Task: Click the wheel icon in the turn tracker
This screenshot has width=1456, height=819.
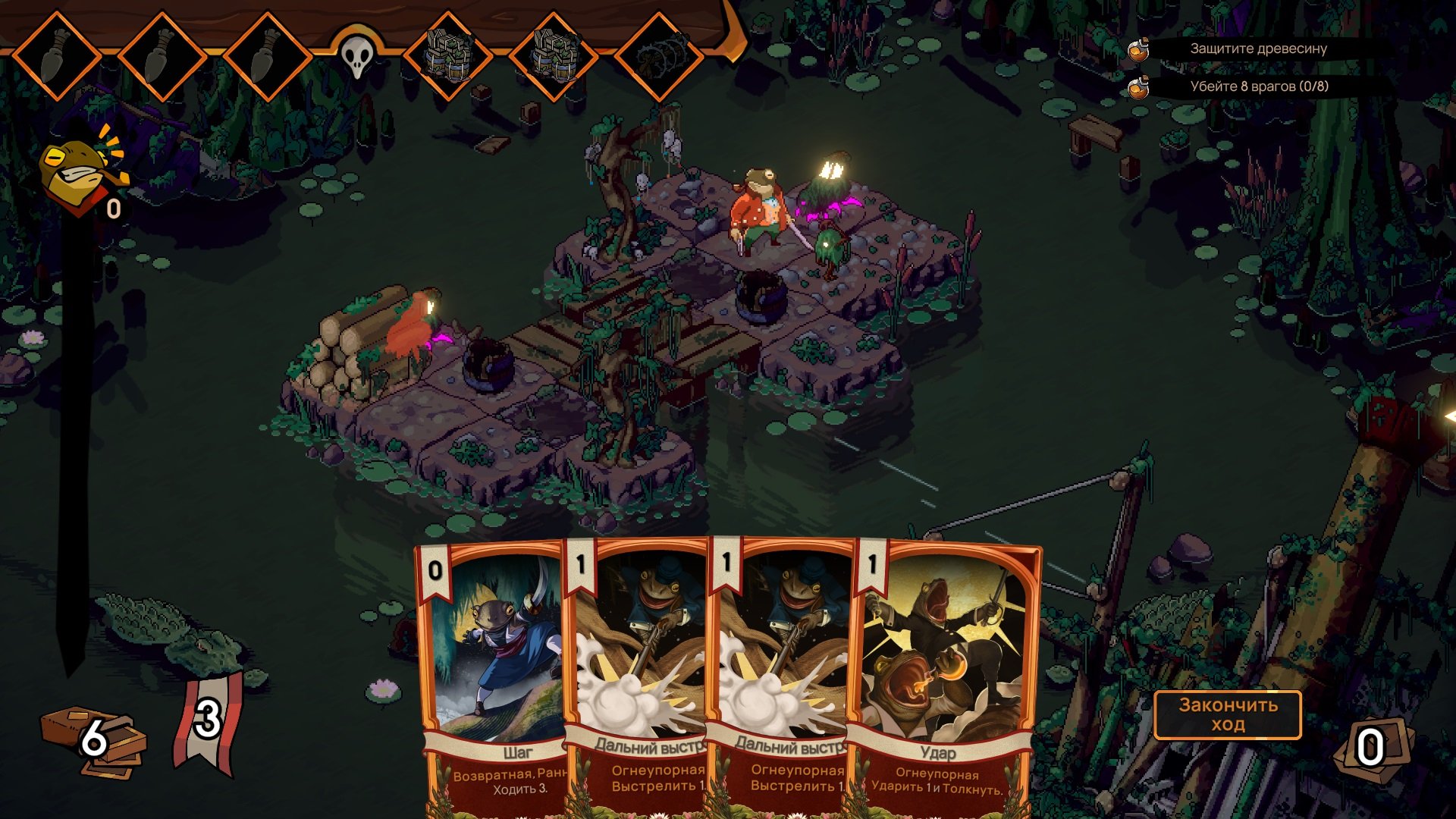Action: point(658,55)
